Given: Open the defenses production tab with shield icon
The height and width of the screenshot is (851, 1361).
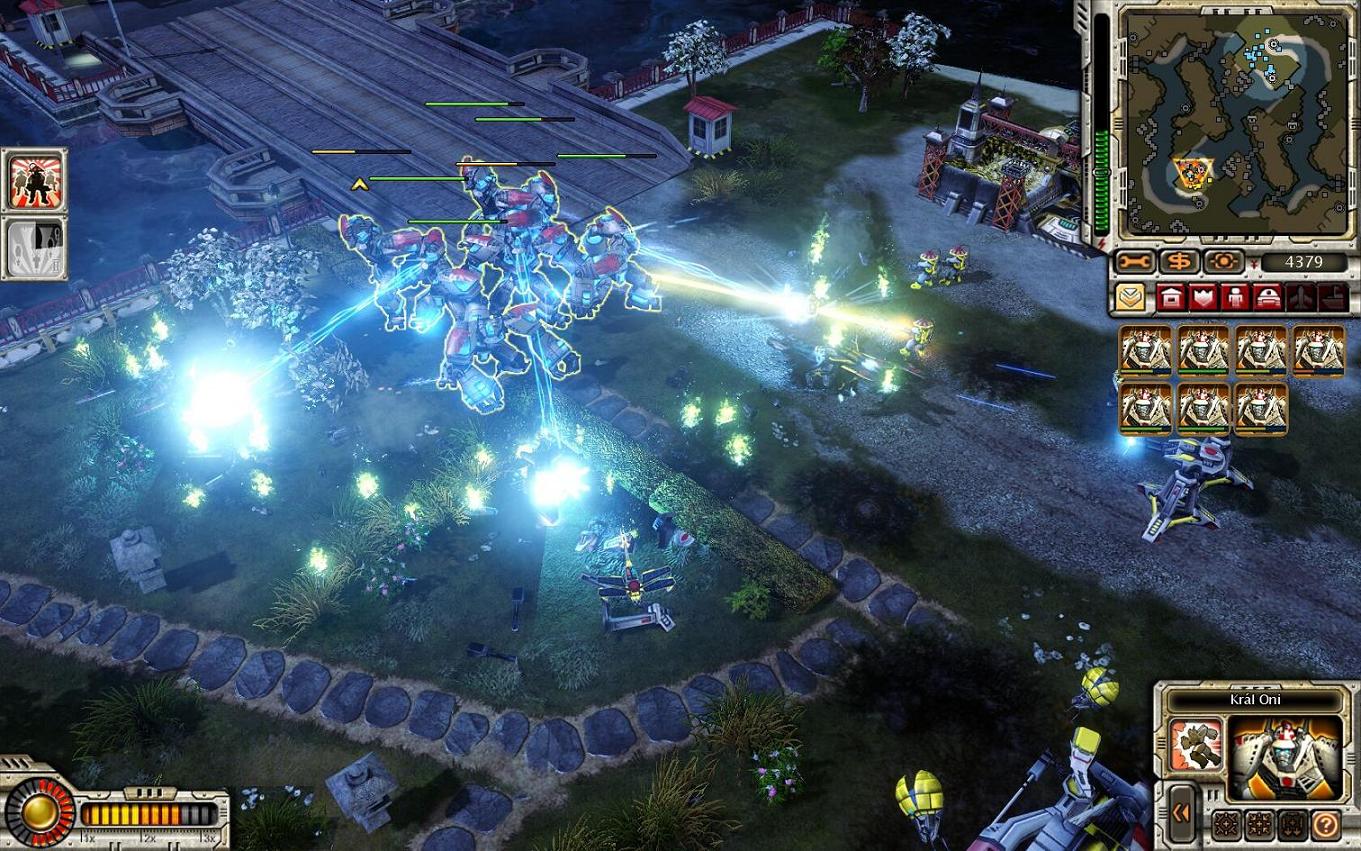Looking at the screenshot, I should tap(1203, 298).
